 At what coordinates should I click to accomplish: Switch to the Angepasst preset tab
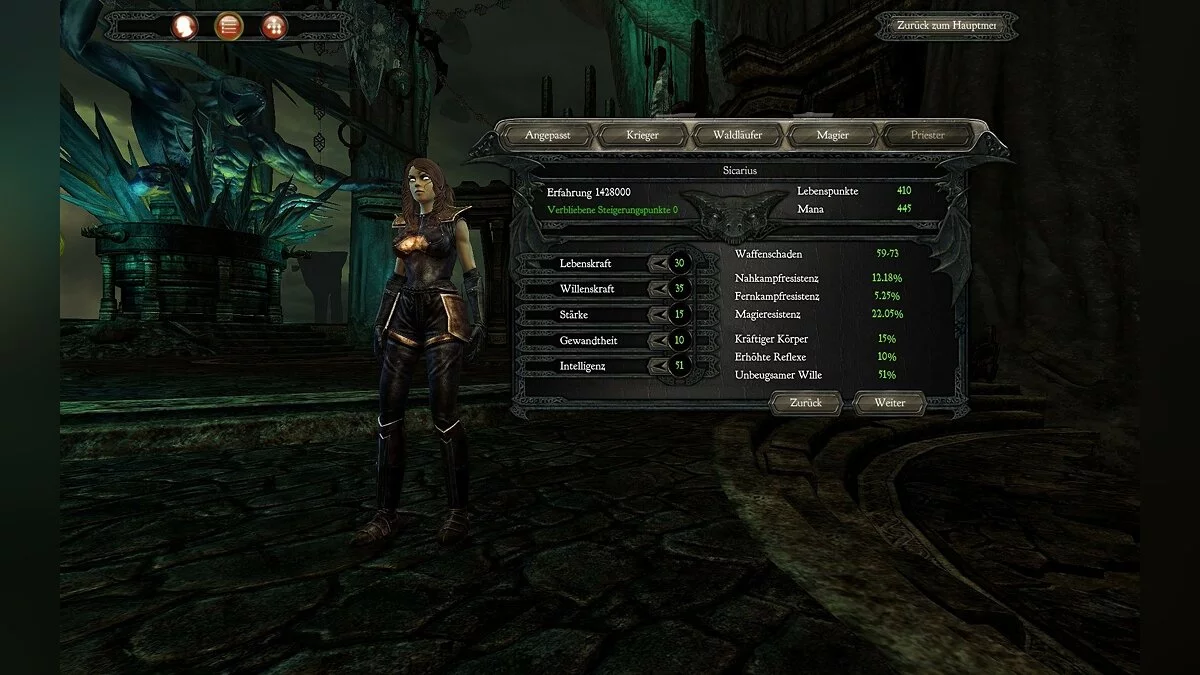click(x=546, y=135)
